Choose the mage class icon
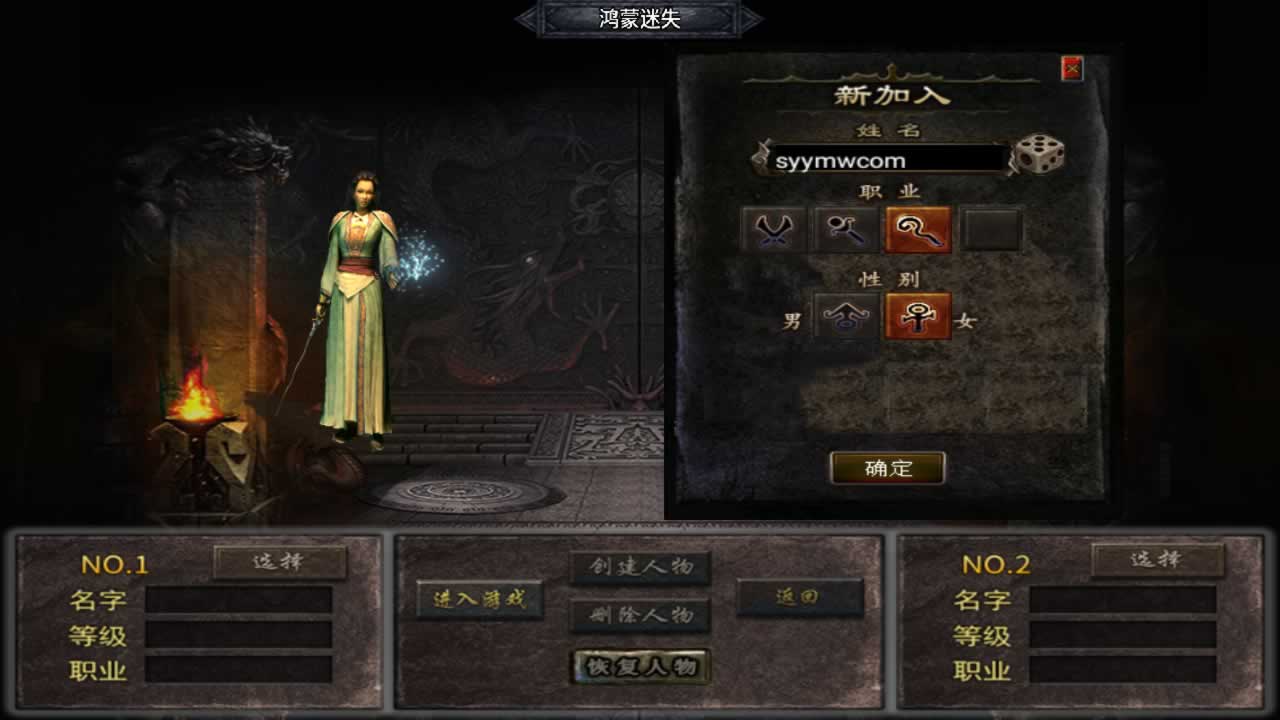This screenshot has height=720, width=1280. [845, 230]
